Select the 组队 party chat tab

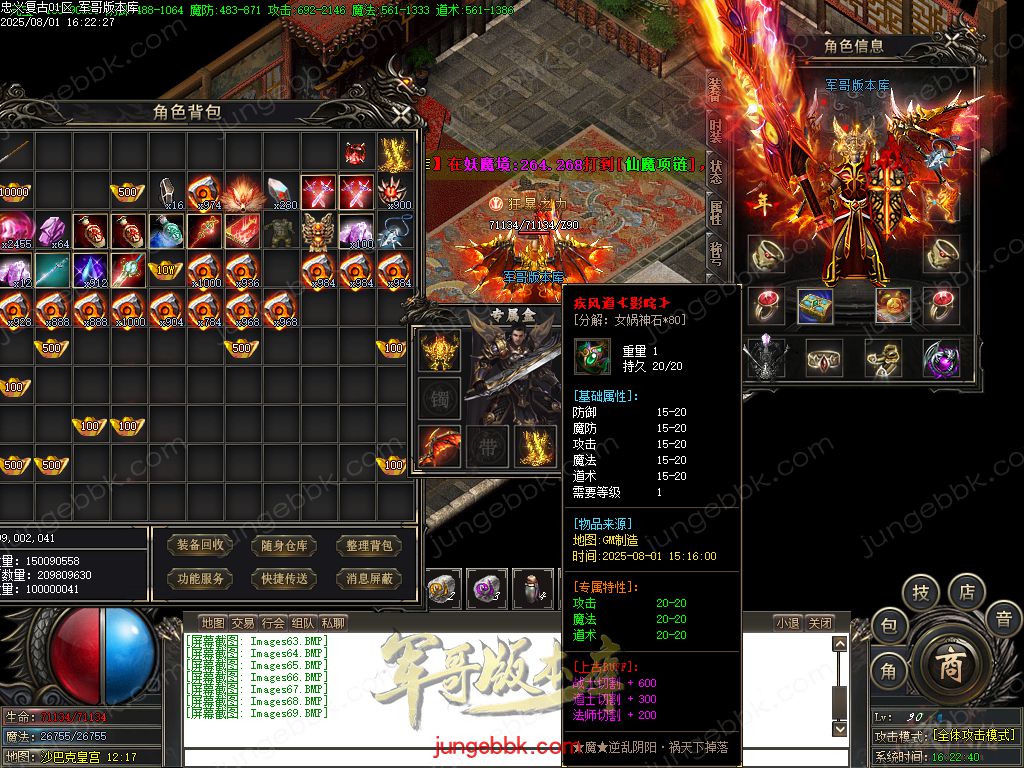click(x=303, y=623)
